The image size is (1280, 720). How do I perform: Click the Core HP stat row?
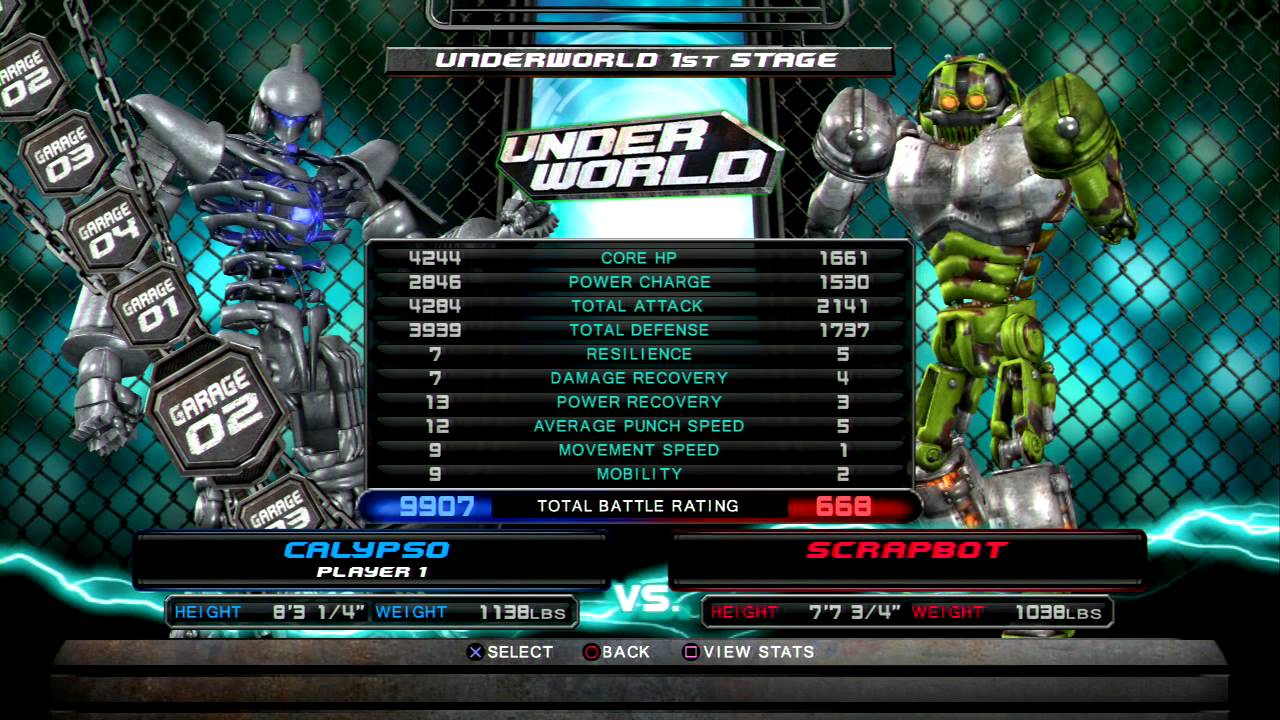pos(640,257)
